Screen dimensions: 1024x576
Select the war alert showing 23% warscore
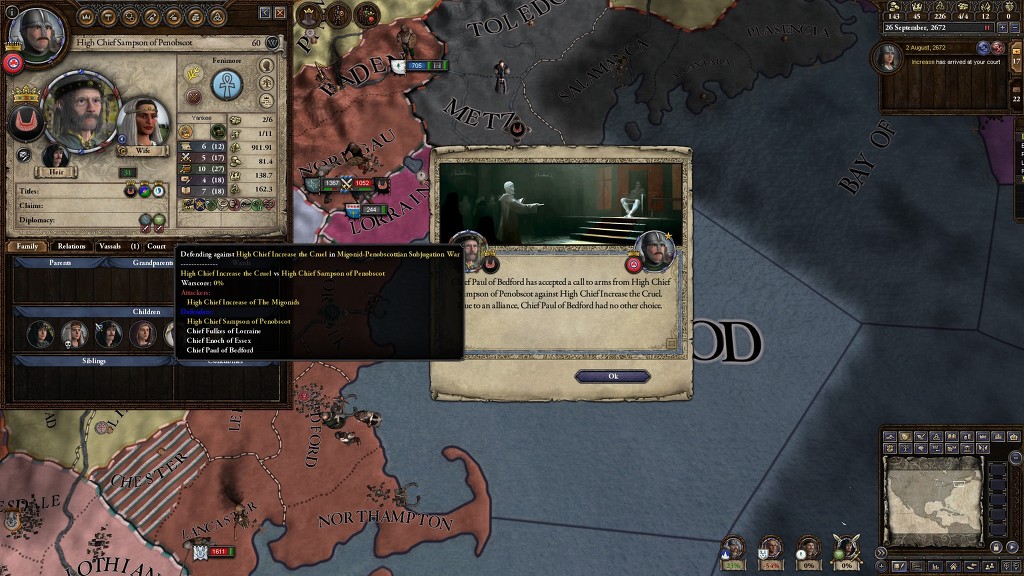(734, 549)
